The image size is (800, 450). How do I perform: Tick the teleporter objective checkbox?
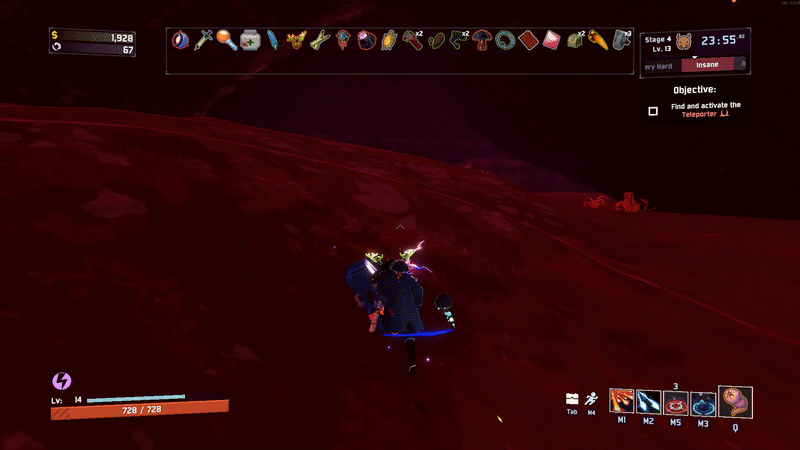click(653, 111)
